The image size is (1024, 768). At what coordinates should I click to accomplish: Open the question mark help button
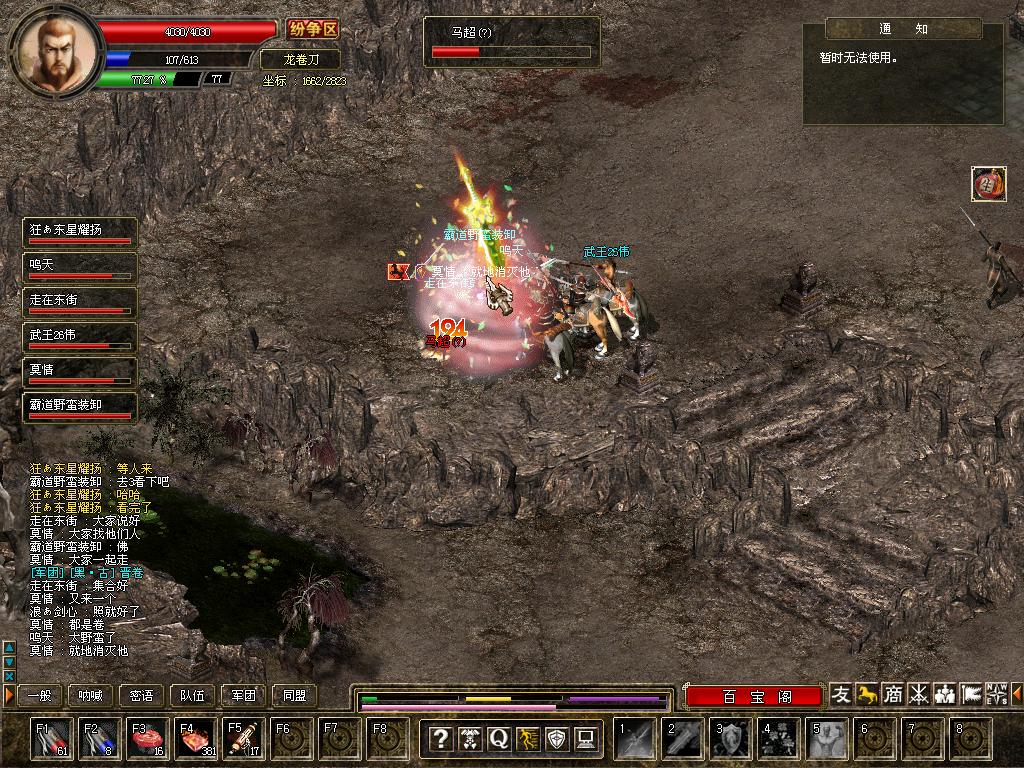click(x=440, y=739)
